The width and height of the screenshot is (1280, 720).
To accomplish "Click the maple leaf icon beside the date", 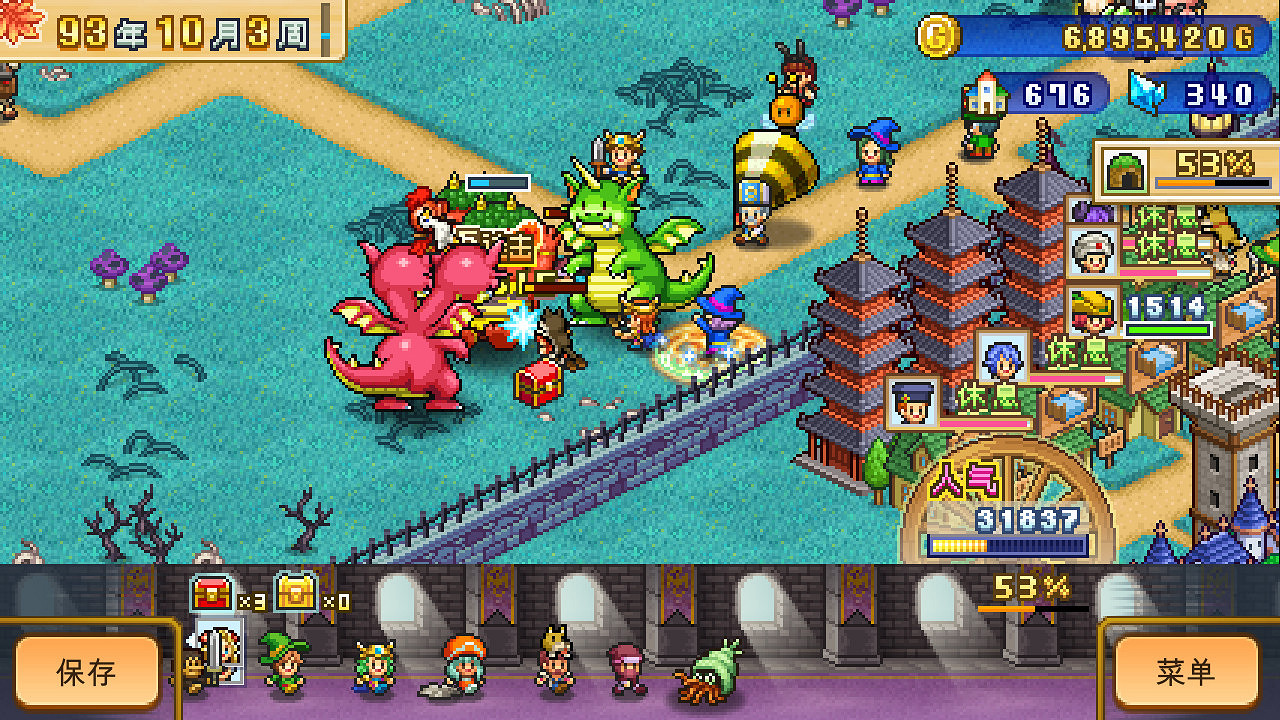I will (20, 22).
